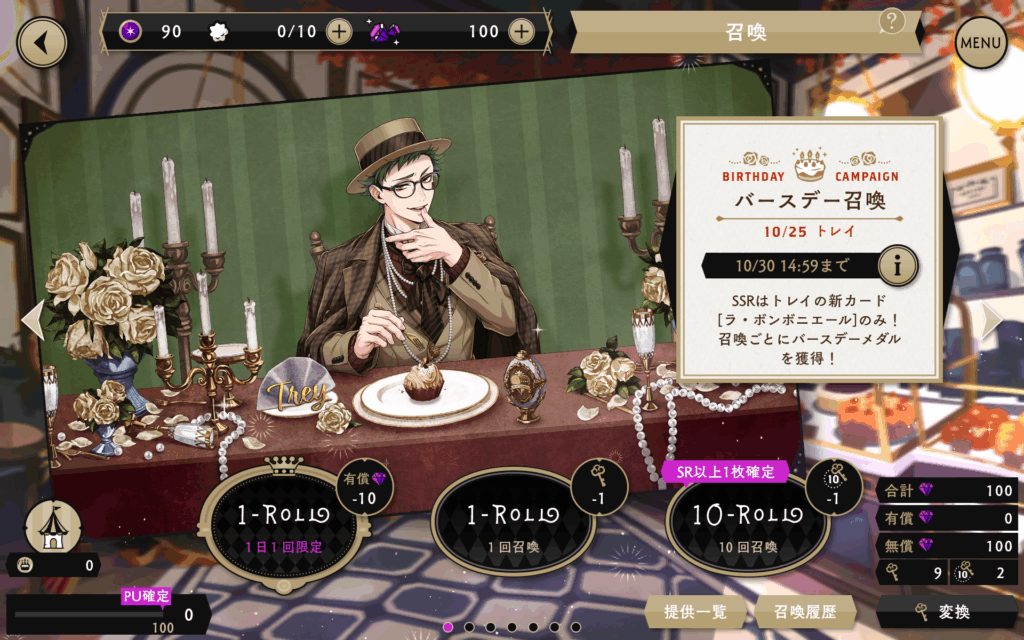Tap the question mark help icon

click(892, 20)
